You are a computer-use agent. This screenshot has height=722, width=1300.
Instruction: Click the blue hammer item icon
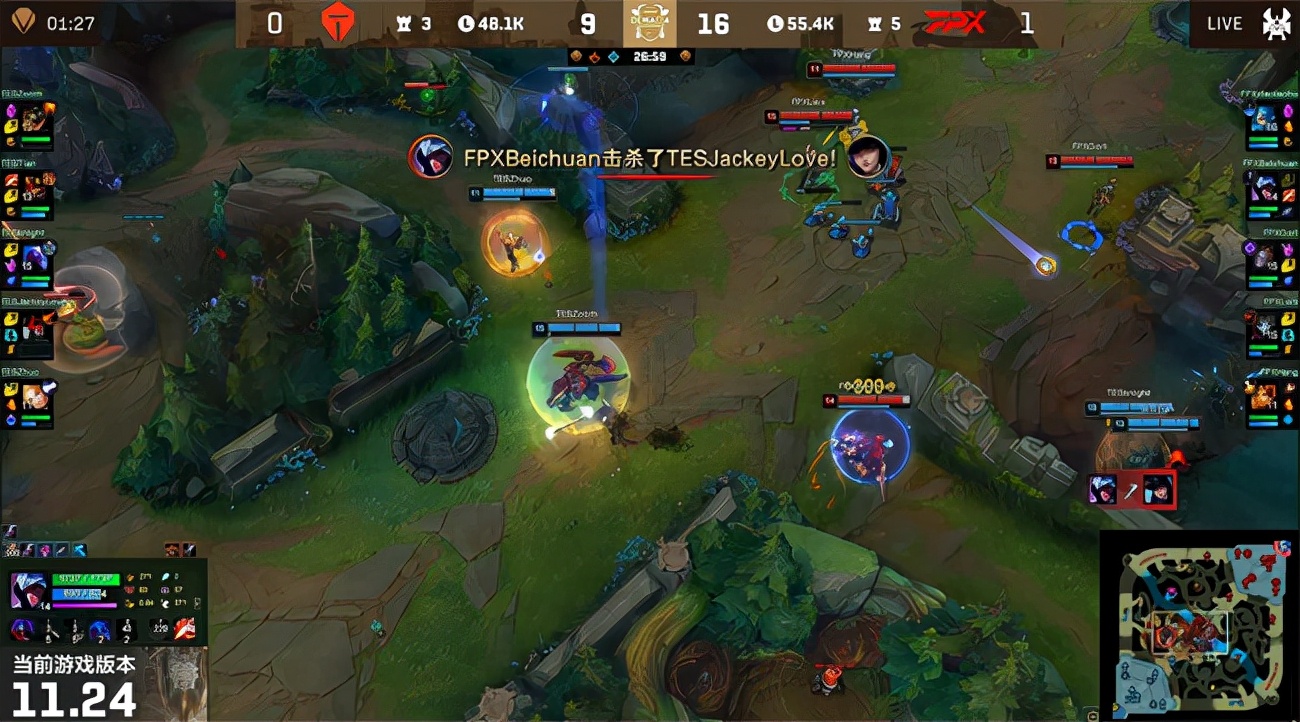78,550
